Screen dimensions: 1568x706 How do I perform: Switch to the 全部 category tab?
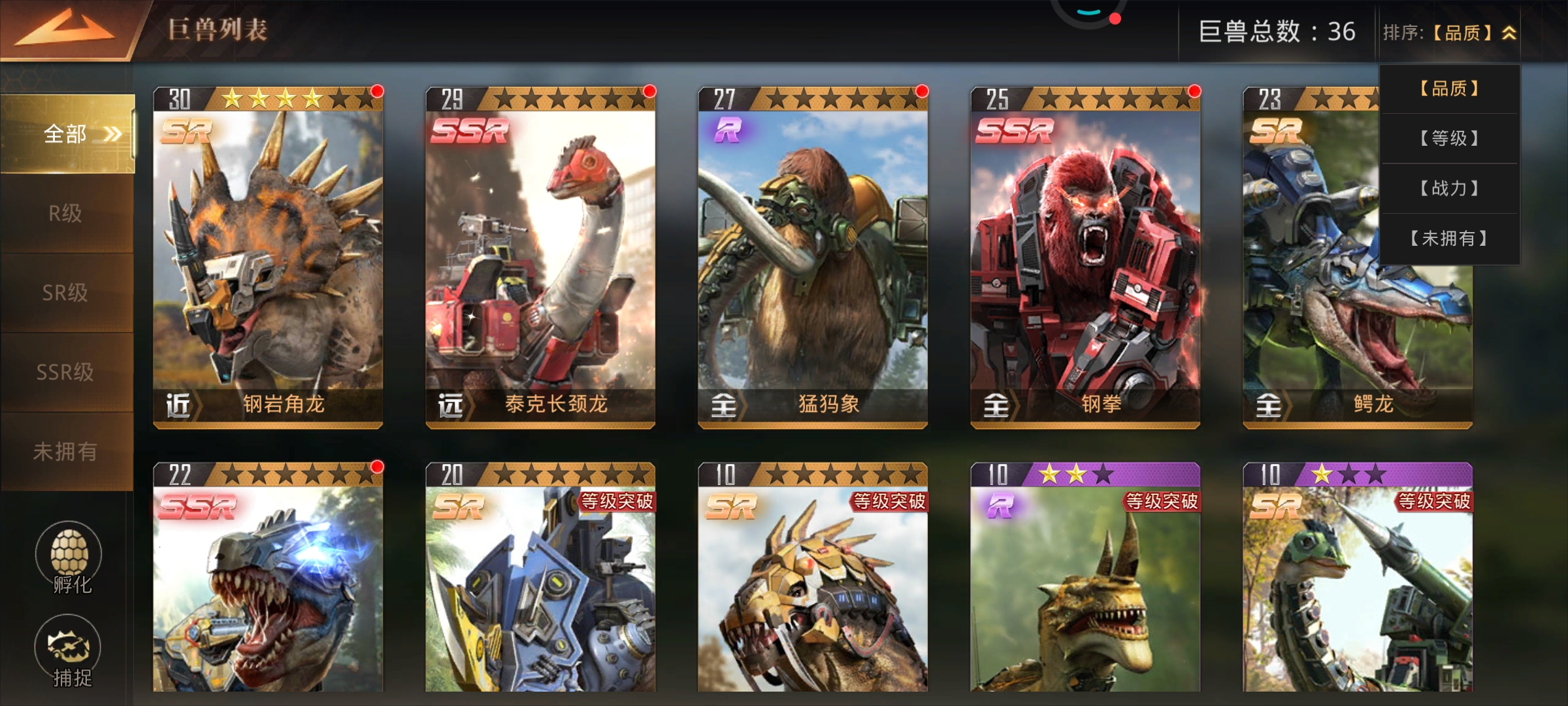67,134
